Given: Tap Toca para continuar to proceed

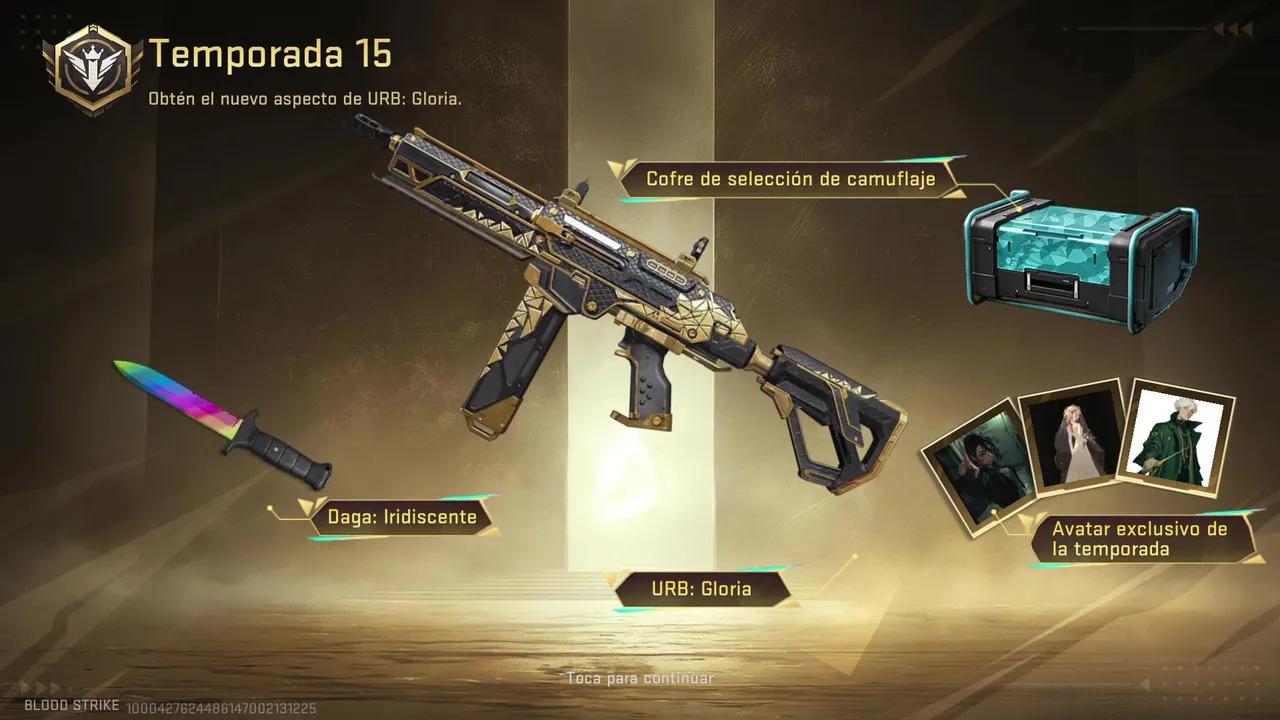Looking at the screenshot, I should 639,677.
